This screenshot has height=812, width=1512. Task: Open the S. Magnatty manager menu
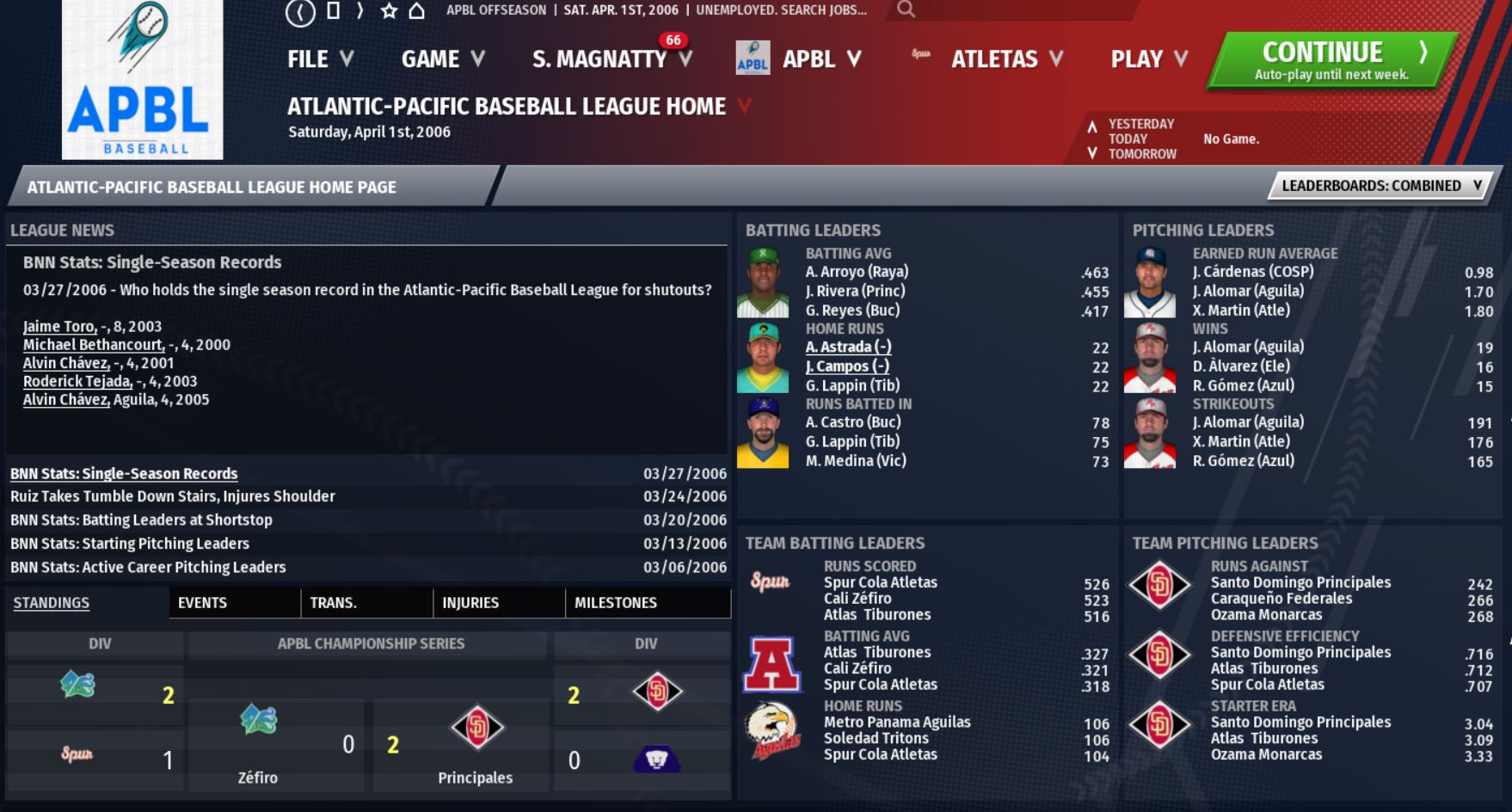611,59
